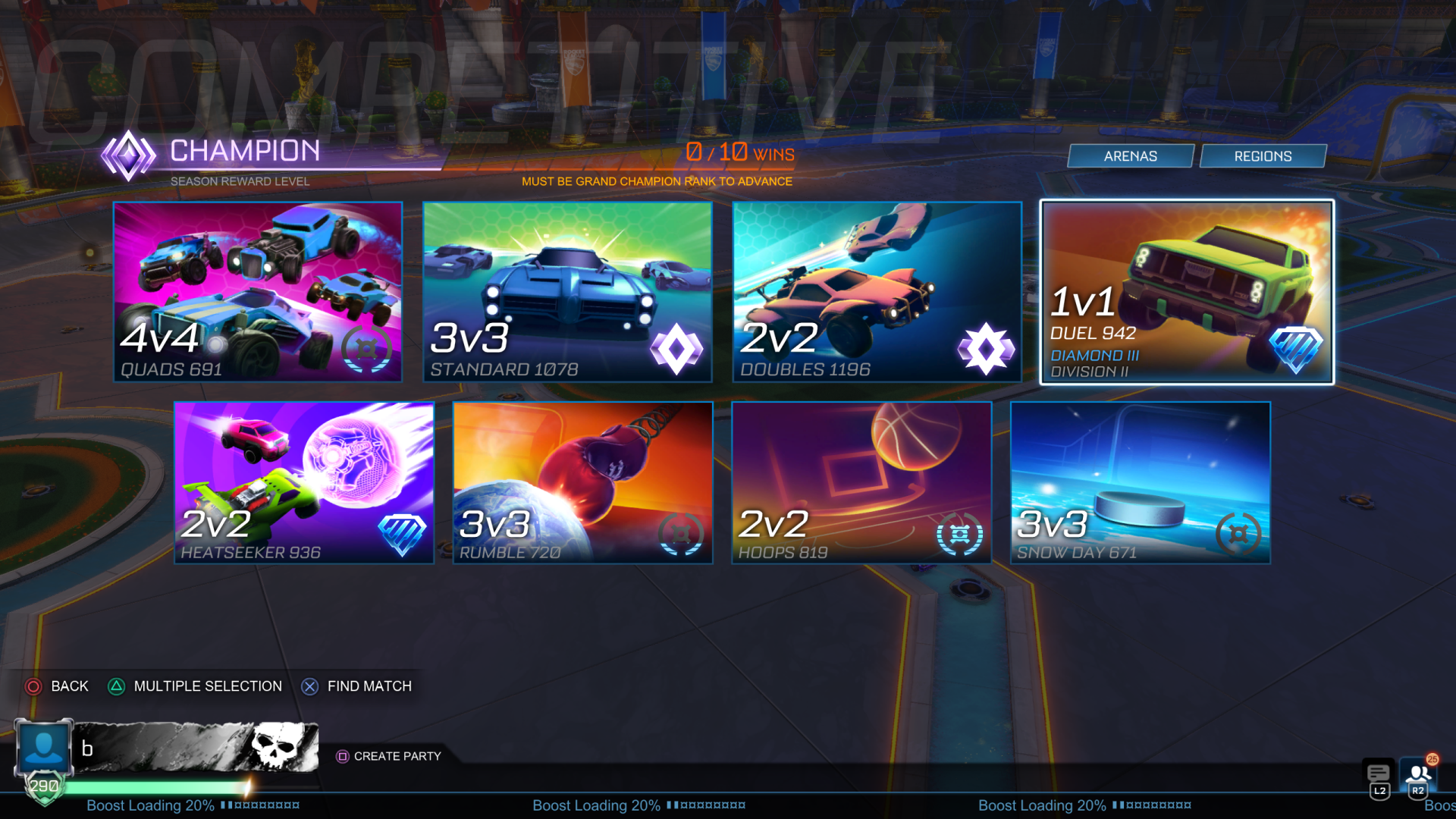The image size is (1456, 819).
Task: Click Create Party
Action: (x=389, y=756)
